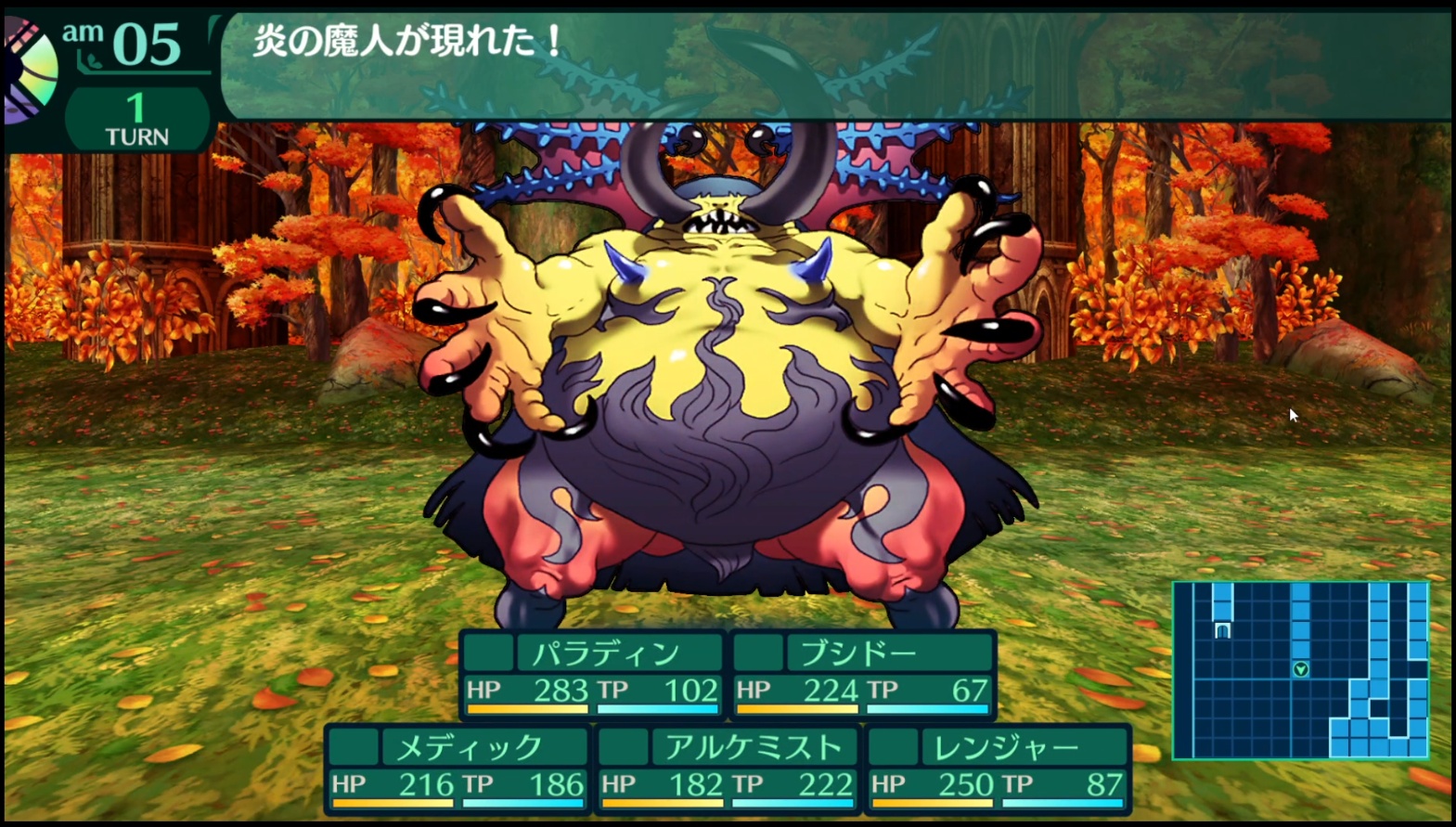Select the パラディン party member panel
Viewport: 1456px width, 827px height.
[592, 675]
